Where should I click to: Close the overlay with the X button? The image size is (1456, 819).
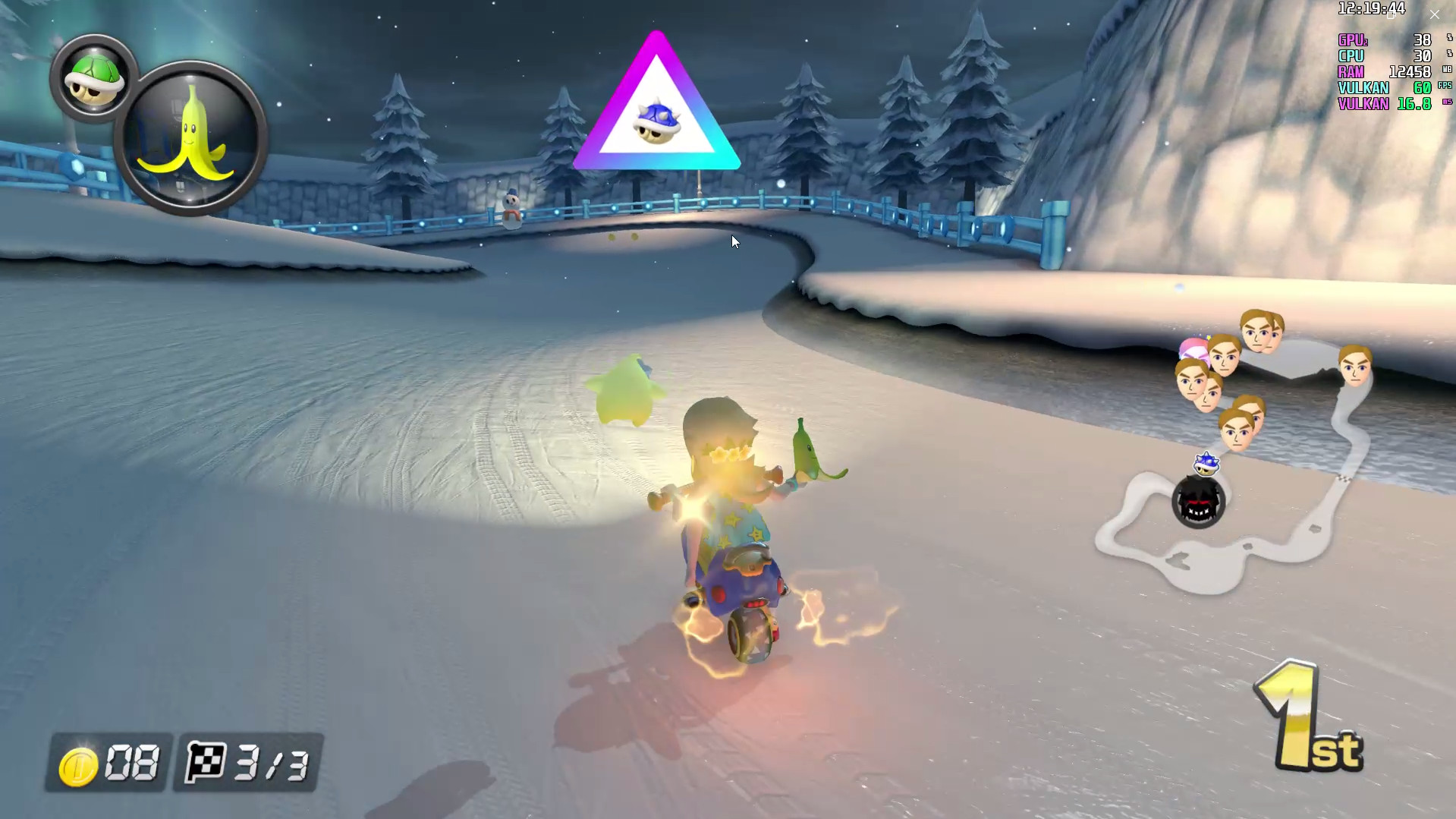(x=1434, y=14)
